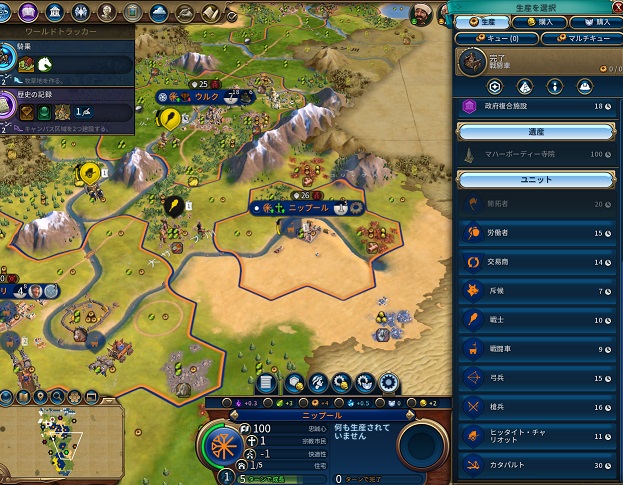Switch to the 生産 production tab
Image resolution: width=623 pixels, height=485 pixels.
[x=482, y=21]
